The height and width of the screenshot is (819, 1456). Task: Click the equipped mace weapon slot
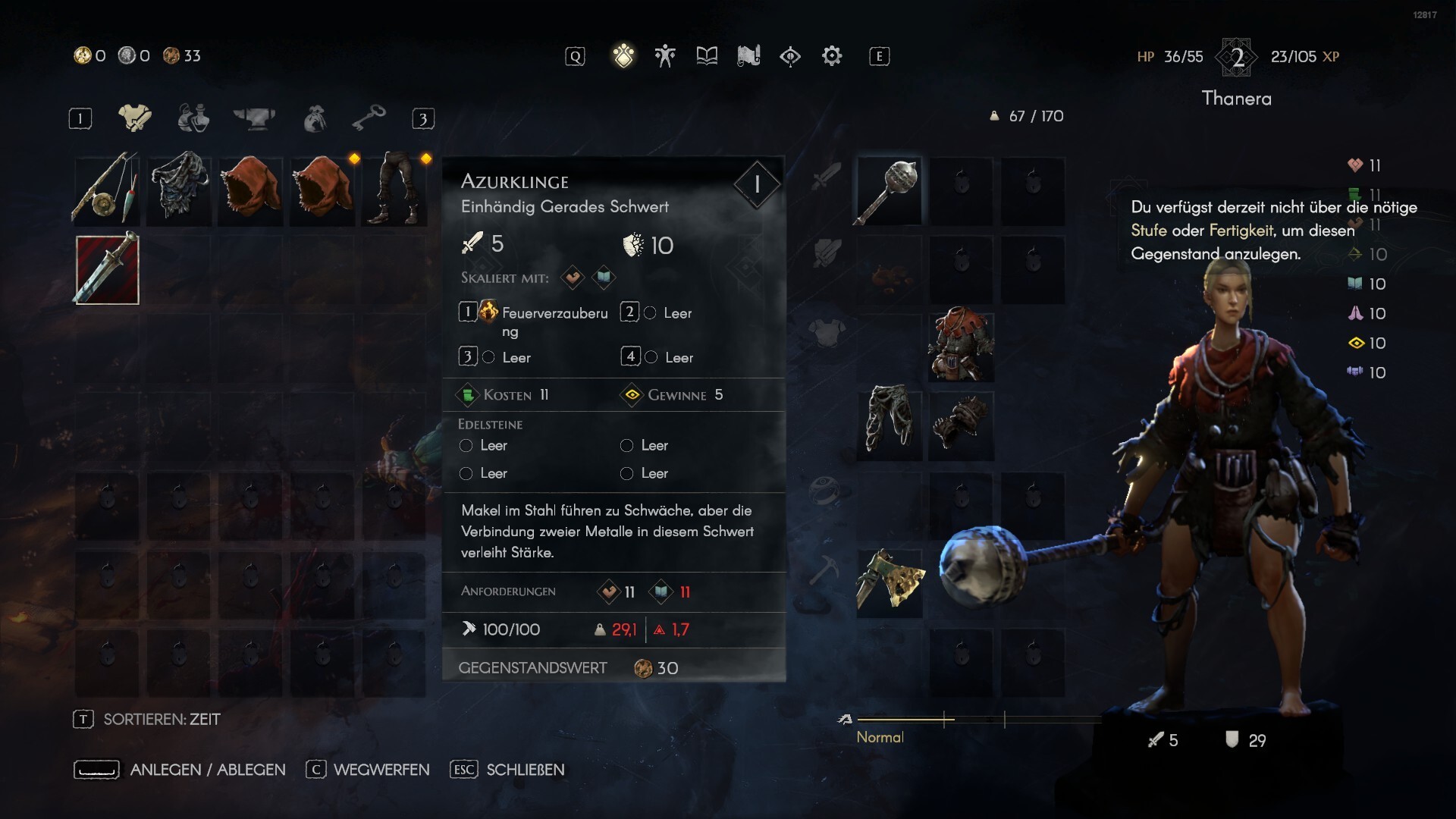(889, 191)
